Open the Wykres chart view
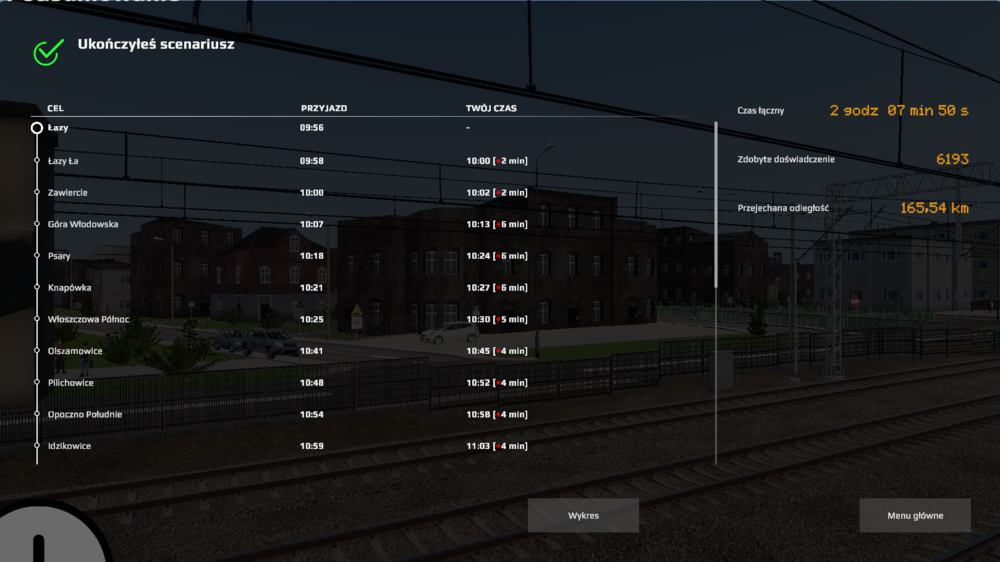The image size is (1000, 562). tap(583, 515)
